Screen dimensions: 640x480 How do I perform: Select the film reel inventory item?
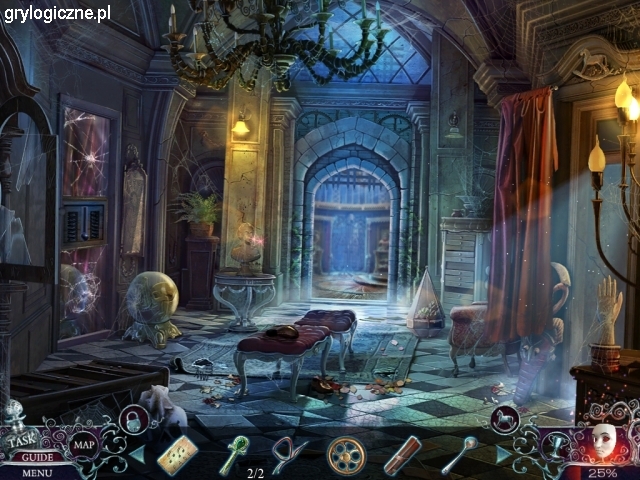346,455
